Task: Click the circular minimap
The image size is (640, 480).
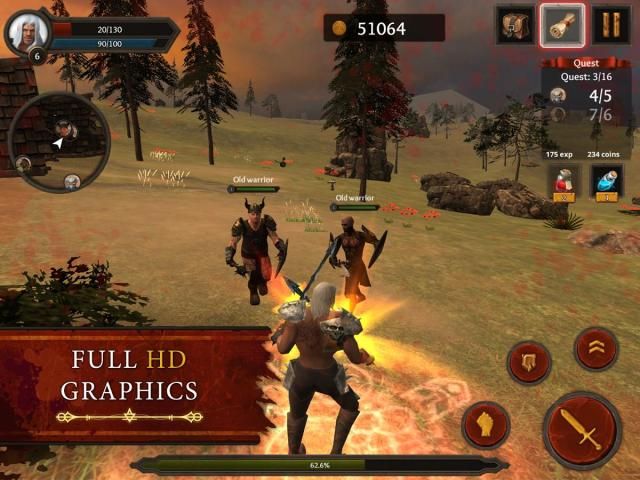Action: 58,142
